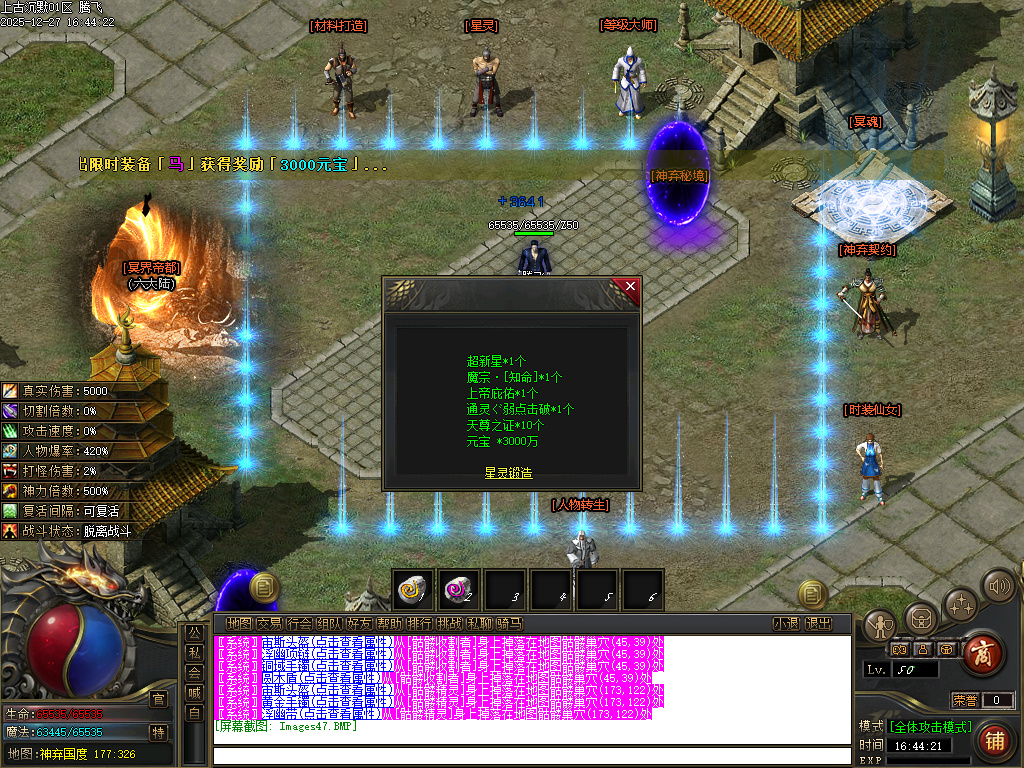Click the 退出 exit button

(x=818, y=624)
